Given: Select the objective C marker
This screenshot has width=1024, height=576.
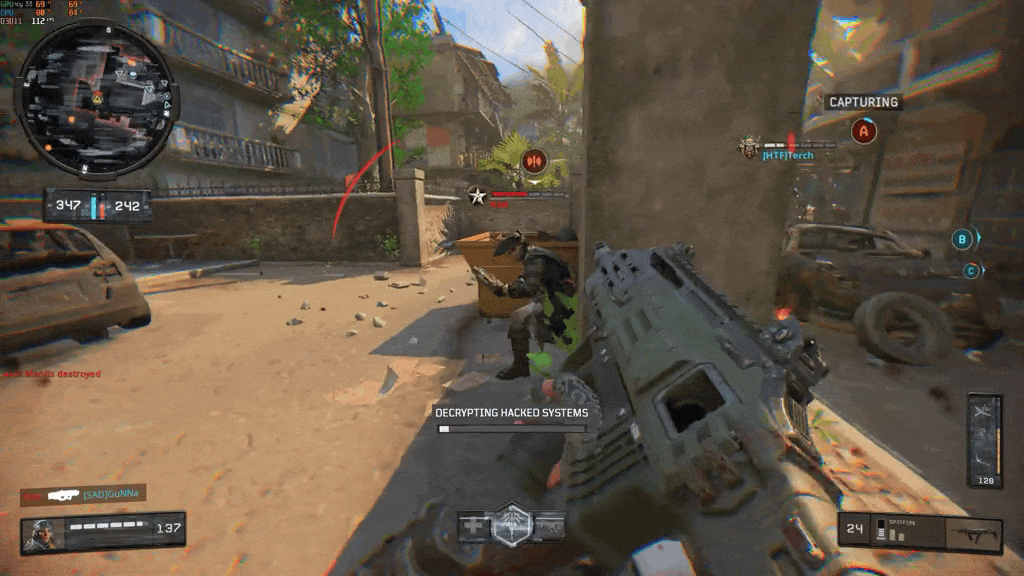Looking at the screenshot, I should point(969,270).
